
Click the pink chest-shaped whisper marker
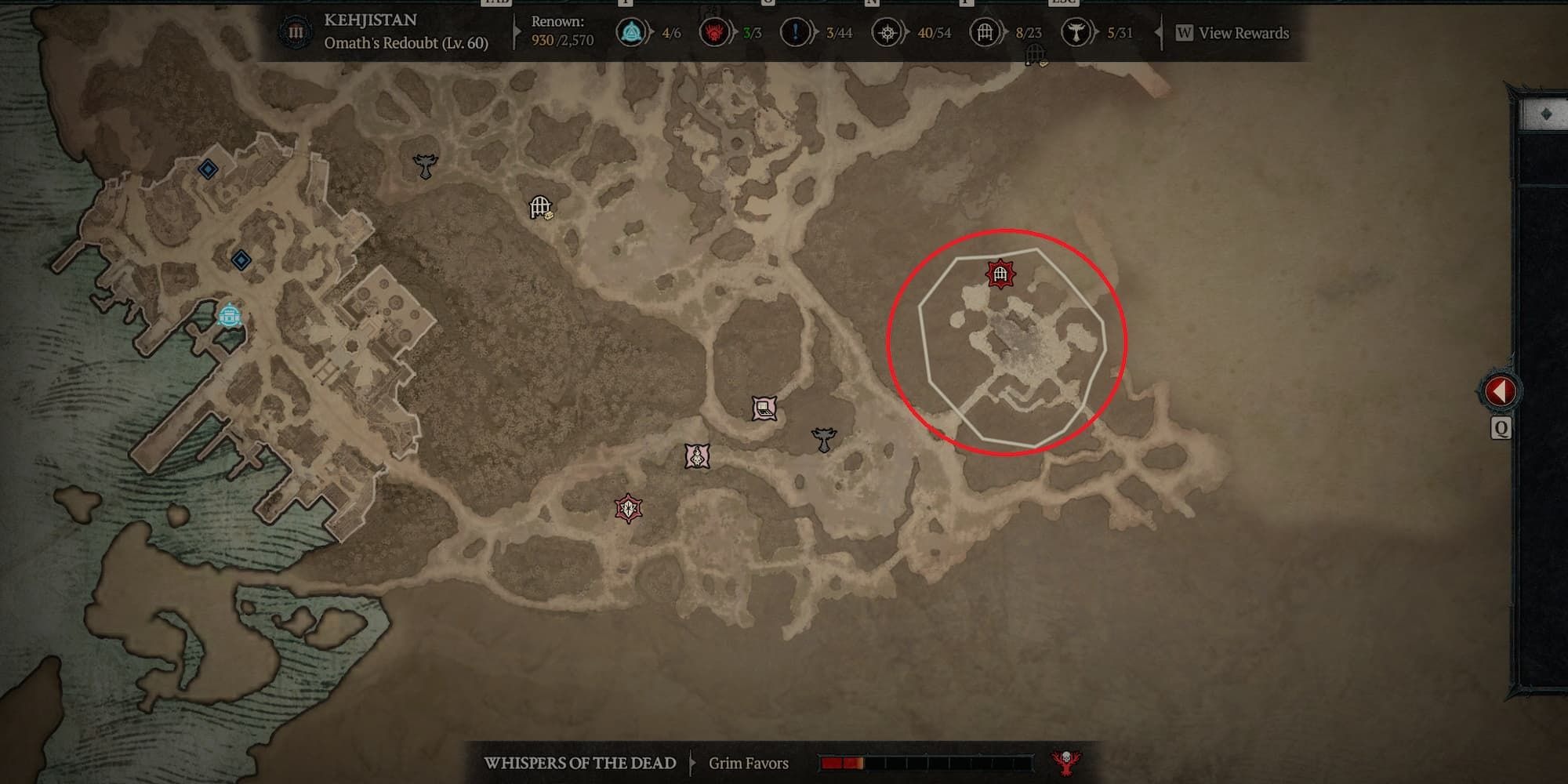tap(764, 408)
